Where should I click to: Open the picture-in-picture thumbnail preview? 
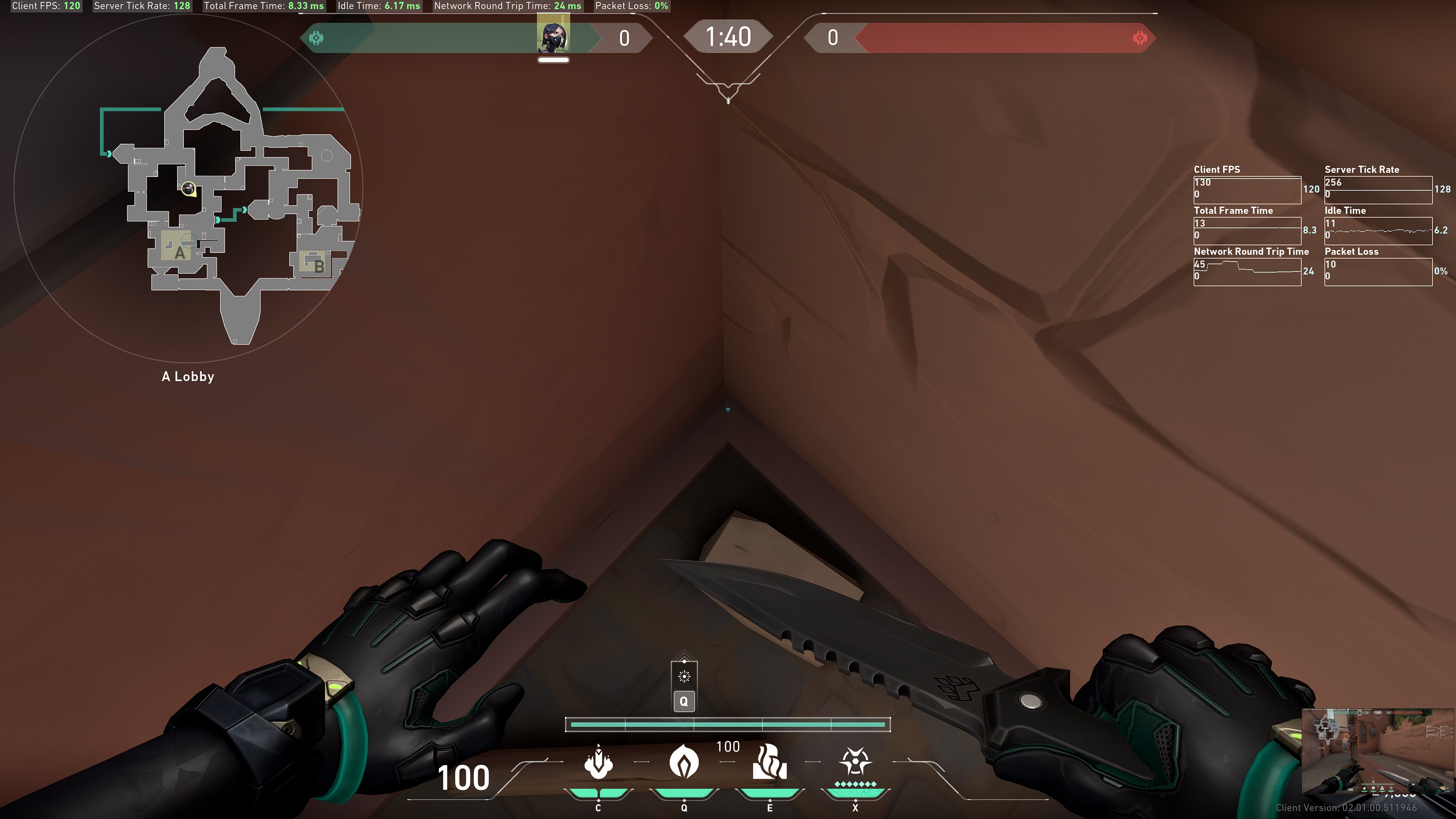click(x=1378, y=751)
